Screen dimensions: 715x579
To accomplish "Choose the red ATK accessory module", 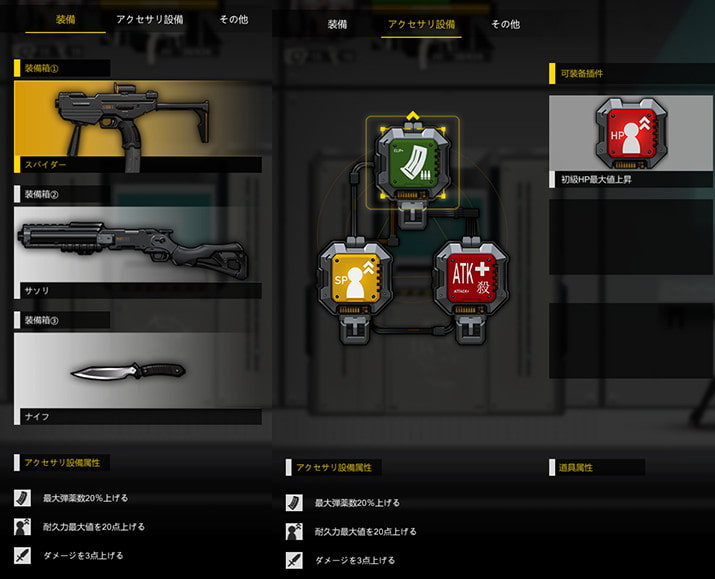I will pyautogui.click(x=470, y=276).
